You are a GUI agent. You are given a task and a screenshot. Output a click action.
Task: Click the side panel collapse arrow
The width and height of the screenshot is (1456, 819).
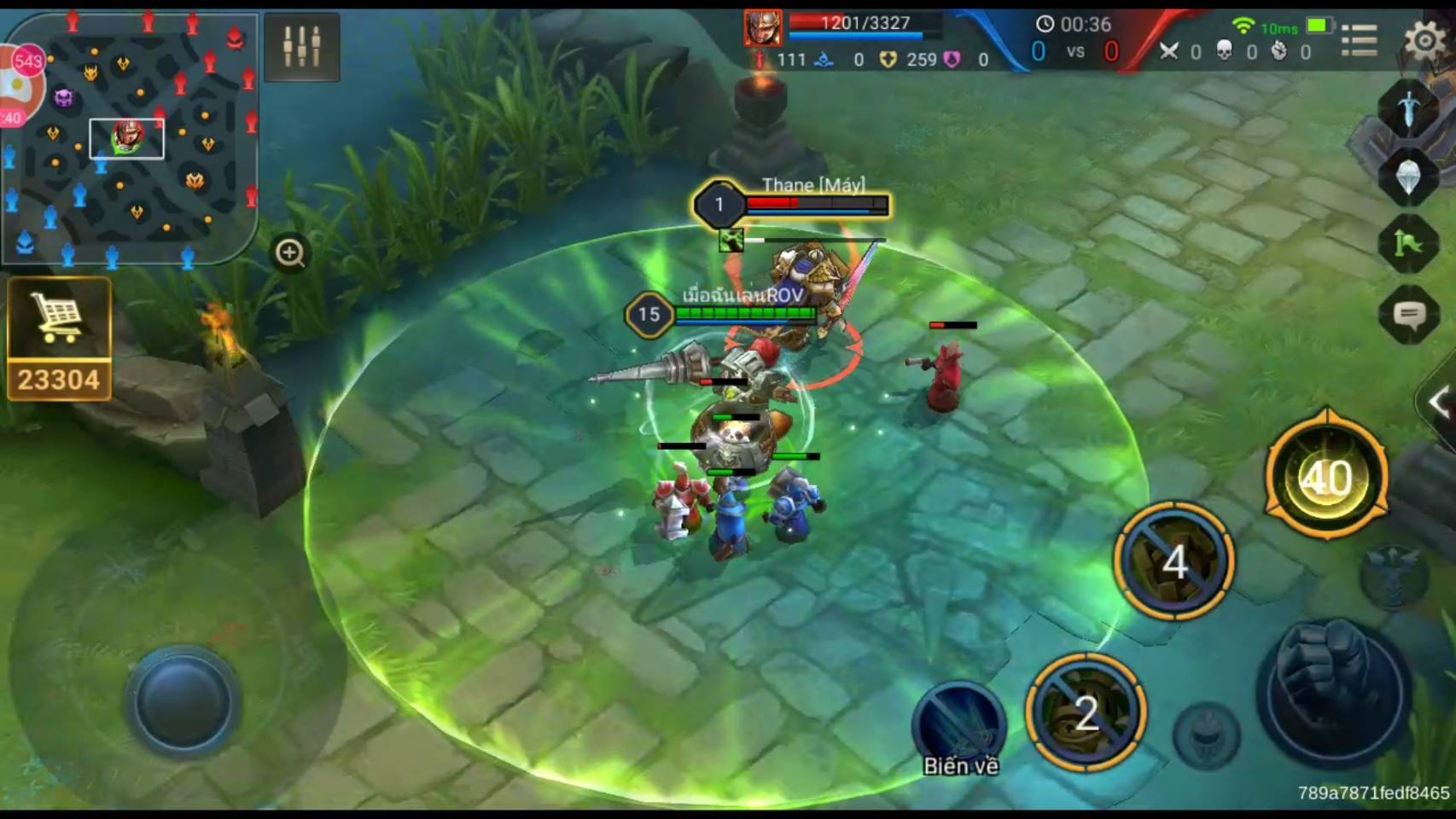(x=1439, y=401)
